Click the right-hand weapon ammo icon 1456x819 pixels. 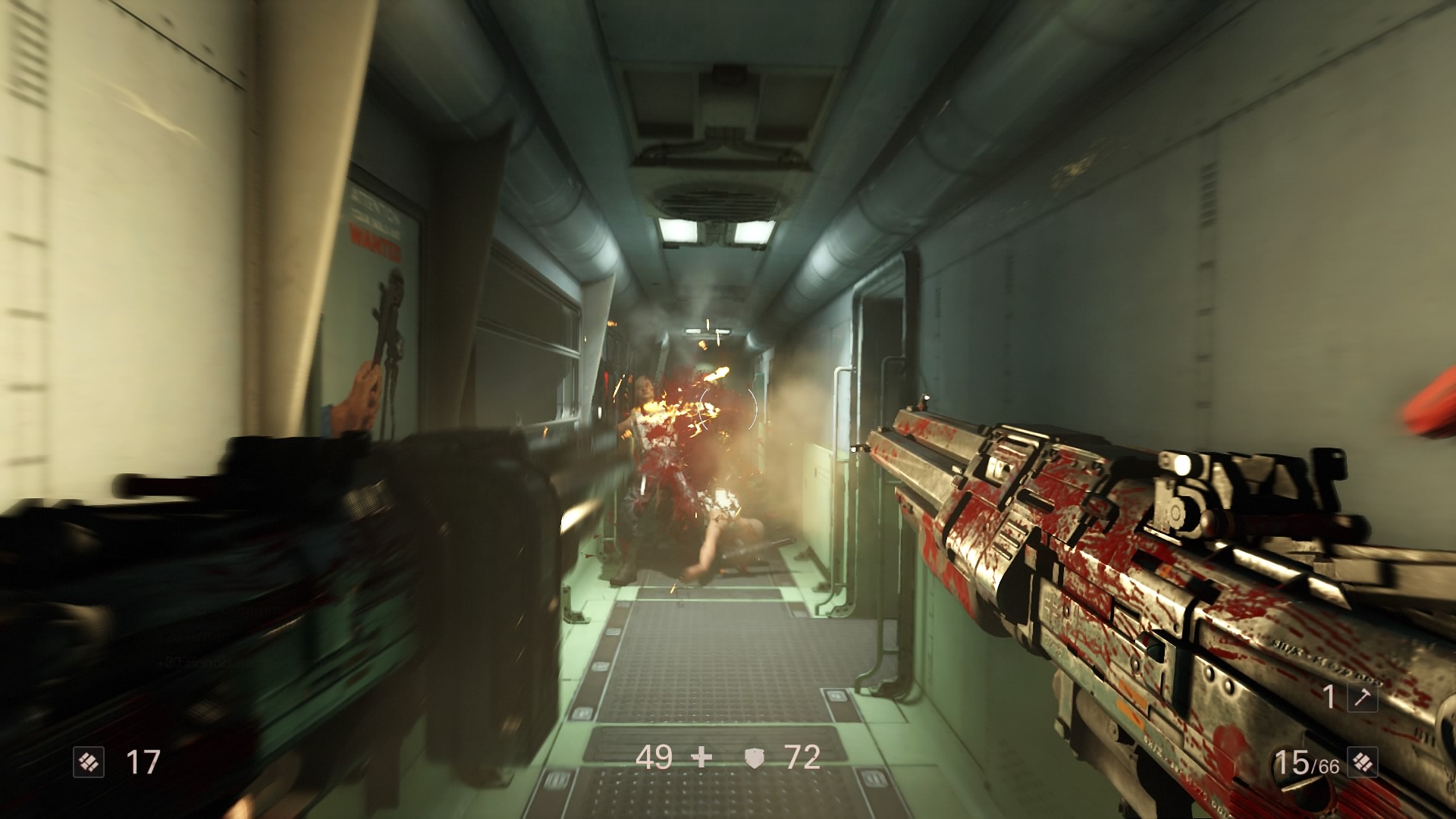pyautogui.click(x=1362, y=762)
